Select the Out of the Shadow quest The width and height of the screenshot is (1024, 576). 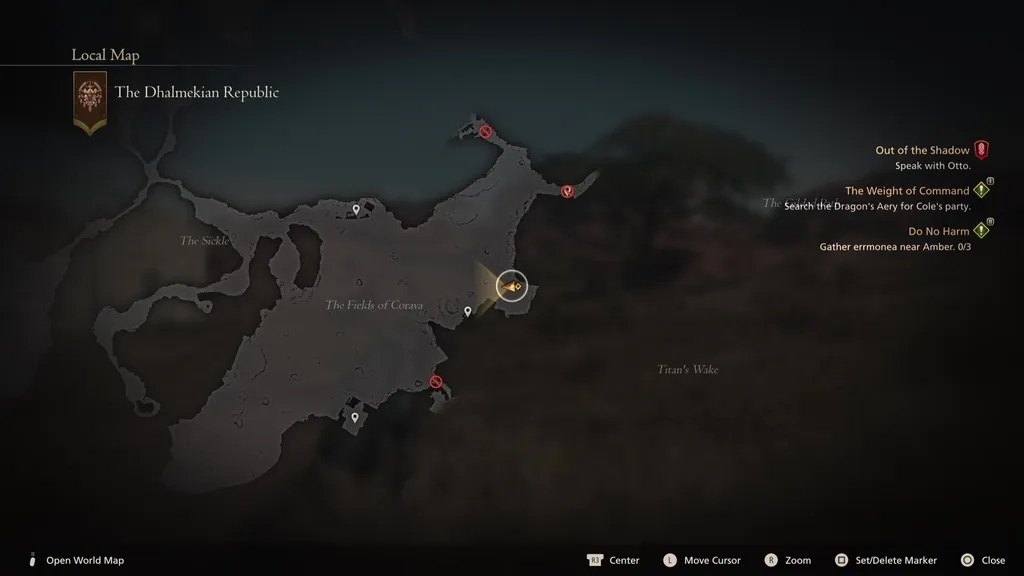click(922, 150)
